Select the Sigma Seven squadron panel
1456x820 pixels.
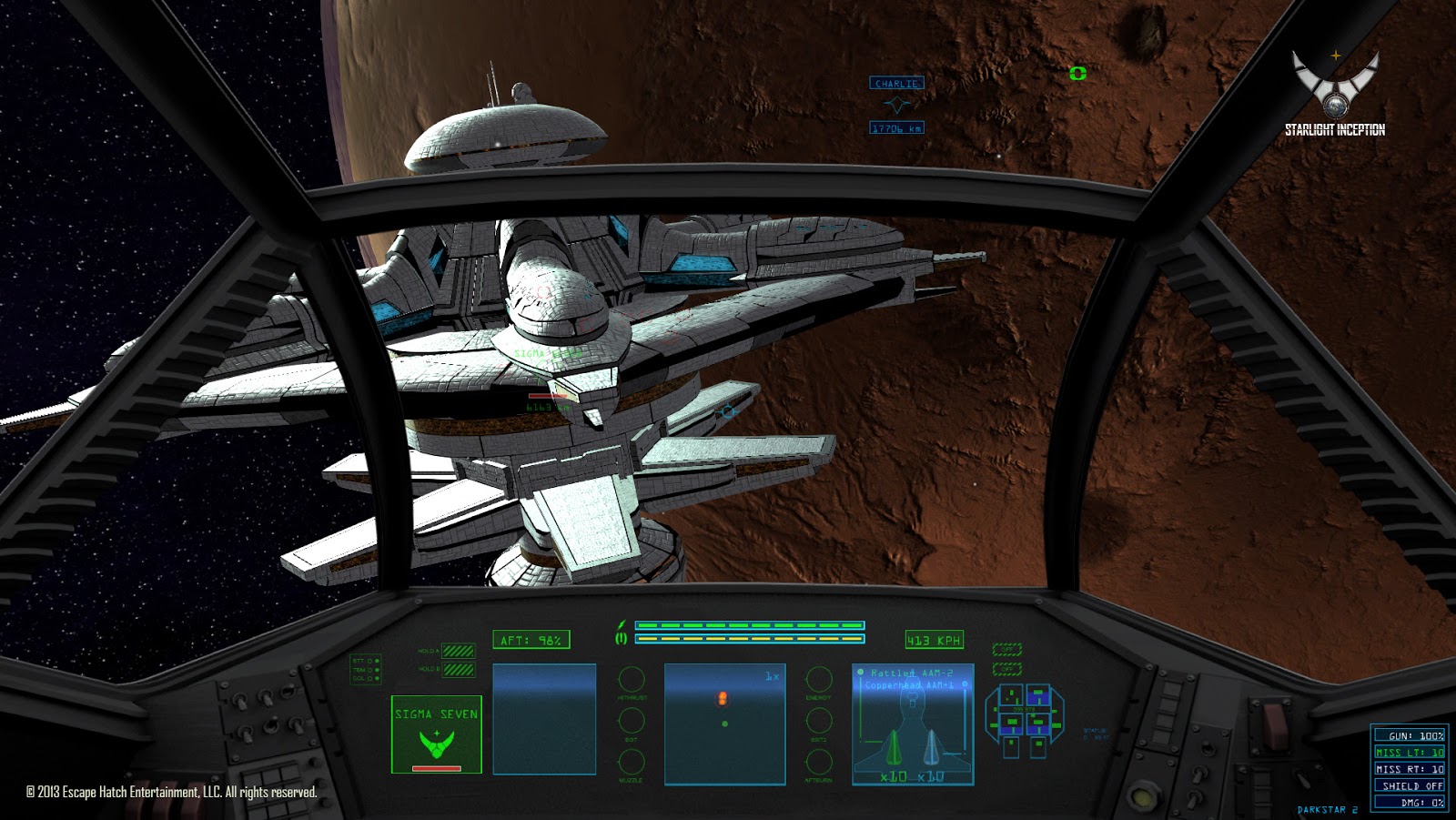tap(437, 734)
